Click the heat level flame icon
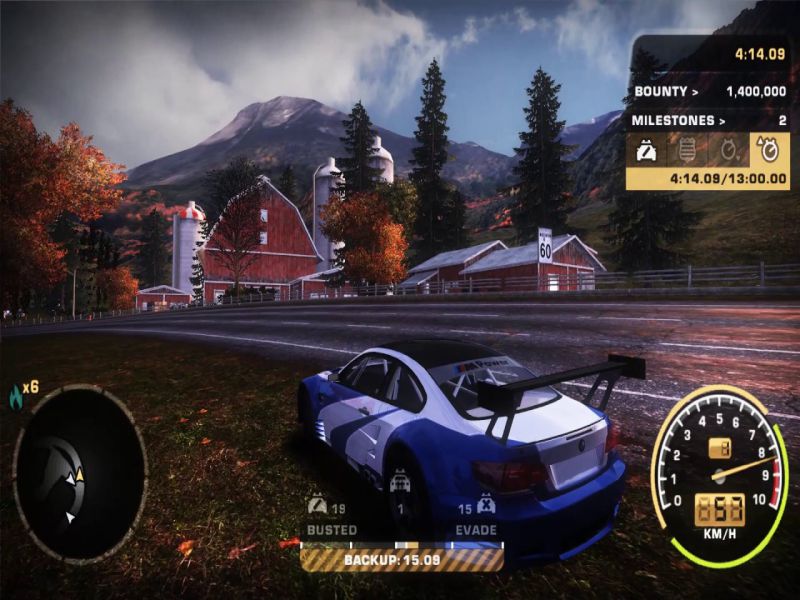Viewport: 800px width, 600px height. point(15,395)
